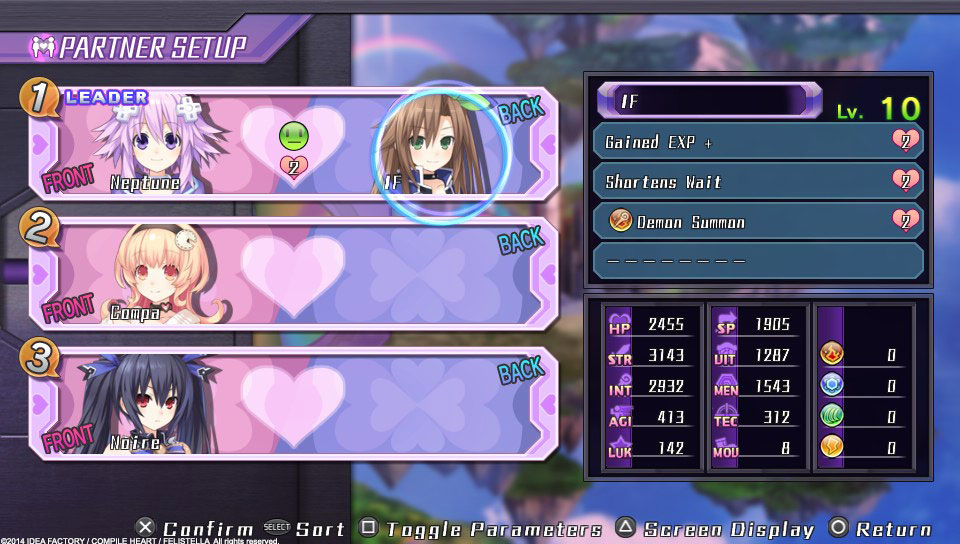Click the green Lily Rank face icon
Image resolution: width=960 pixels, height=544 pixels.
point(294,136)
